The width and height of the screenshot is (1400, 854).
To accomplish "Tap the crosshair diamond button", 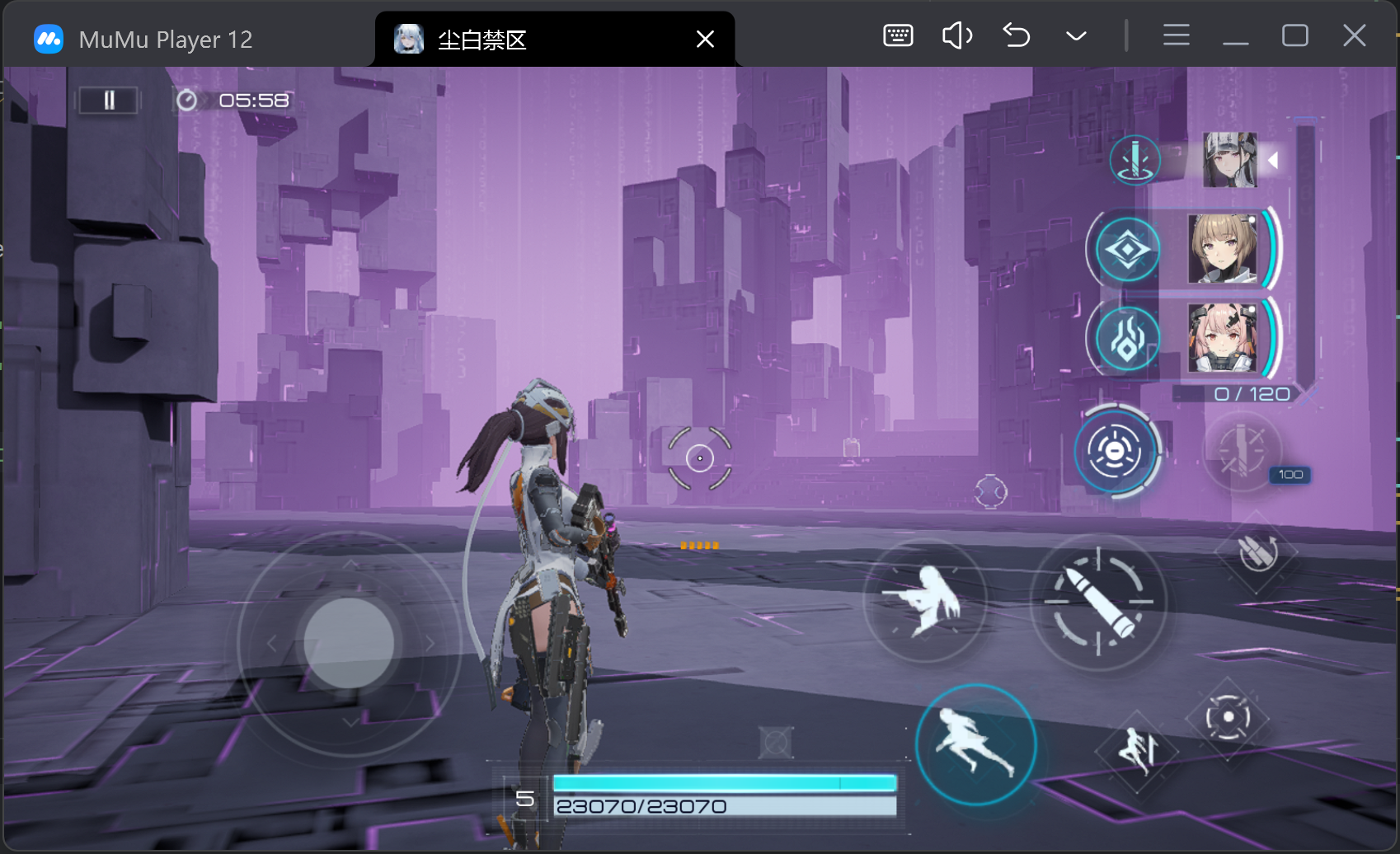I will [x=1228, y=717].
